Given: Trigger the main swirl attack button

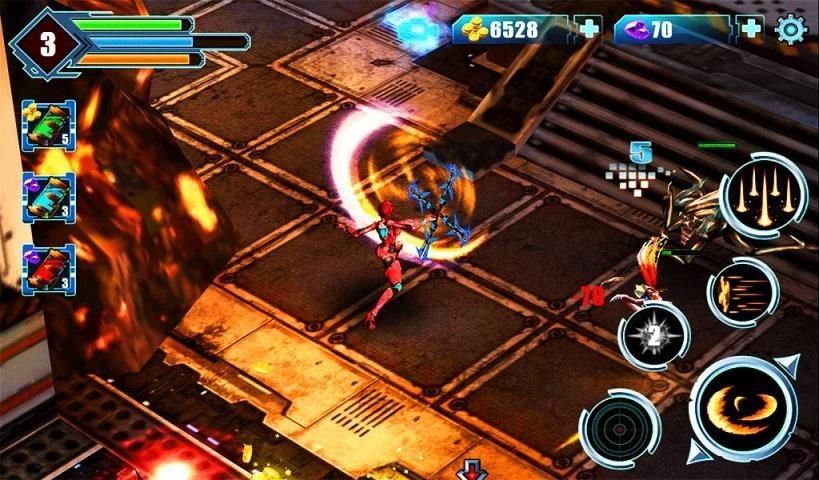Looking at the screenshot, I should [743, 410].
